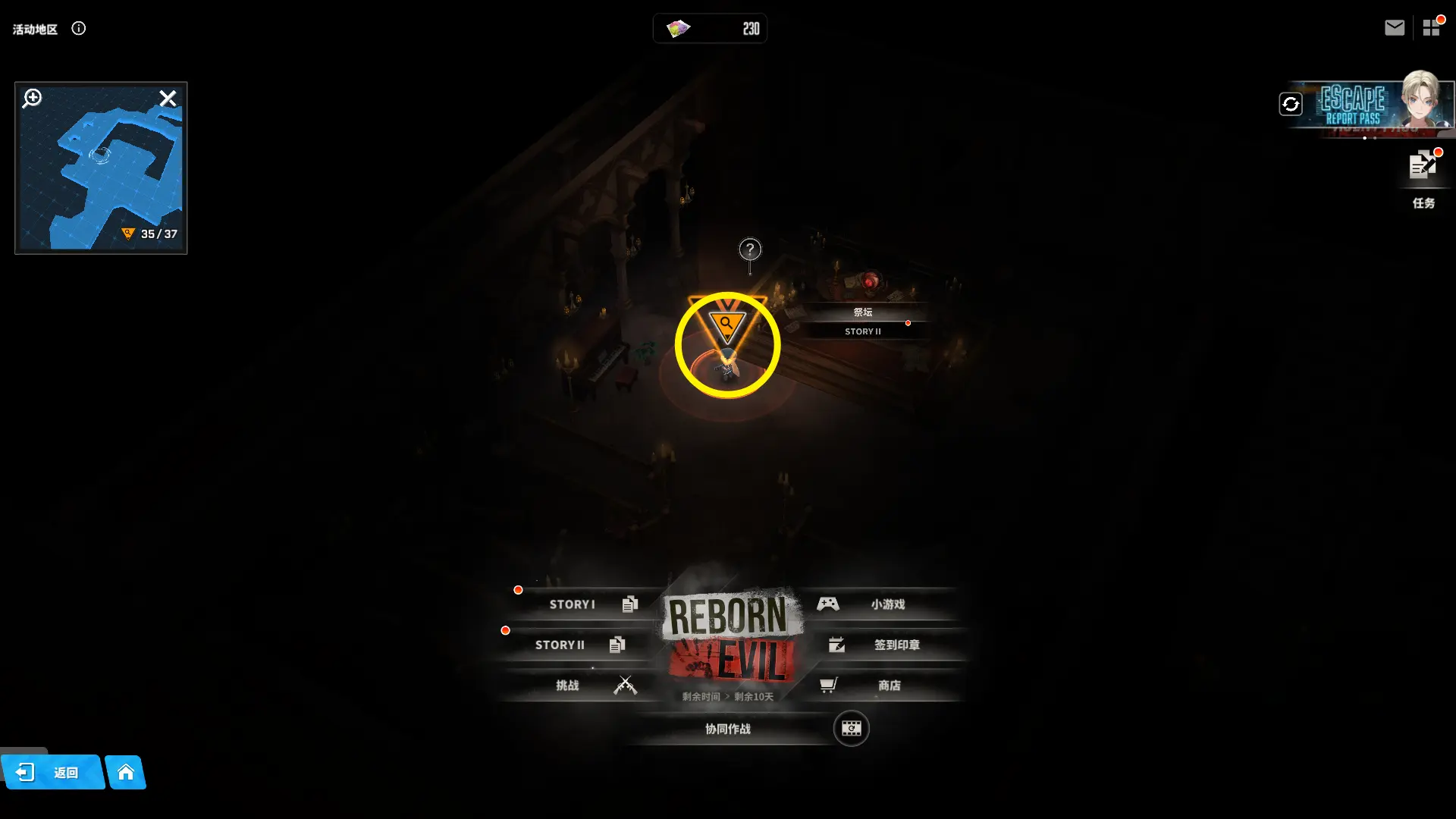Click the film reel replay icon
The width and height of the screenshot is (1456, 819).
pyautogui.click(x=851, y=729)
